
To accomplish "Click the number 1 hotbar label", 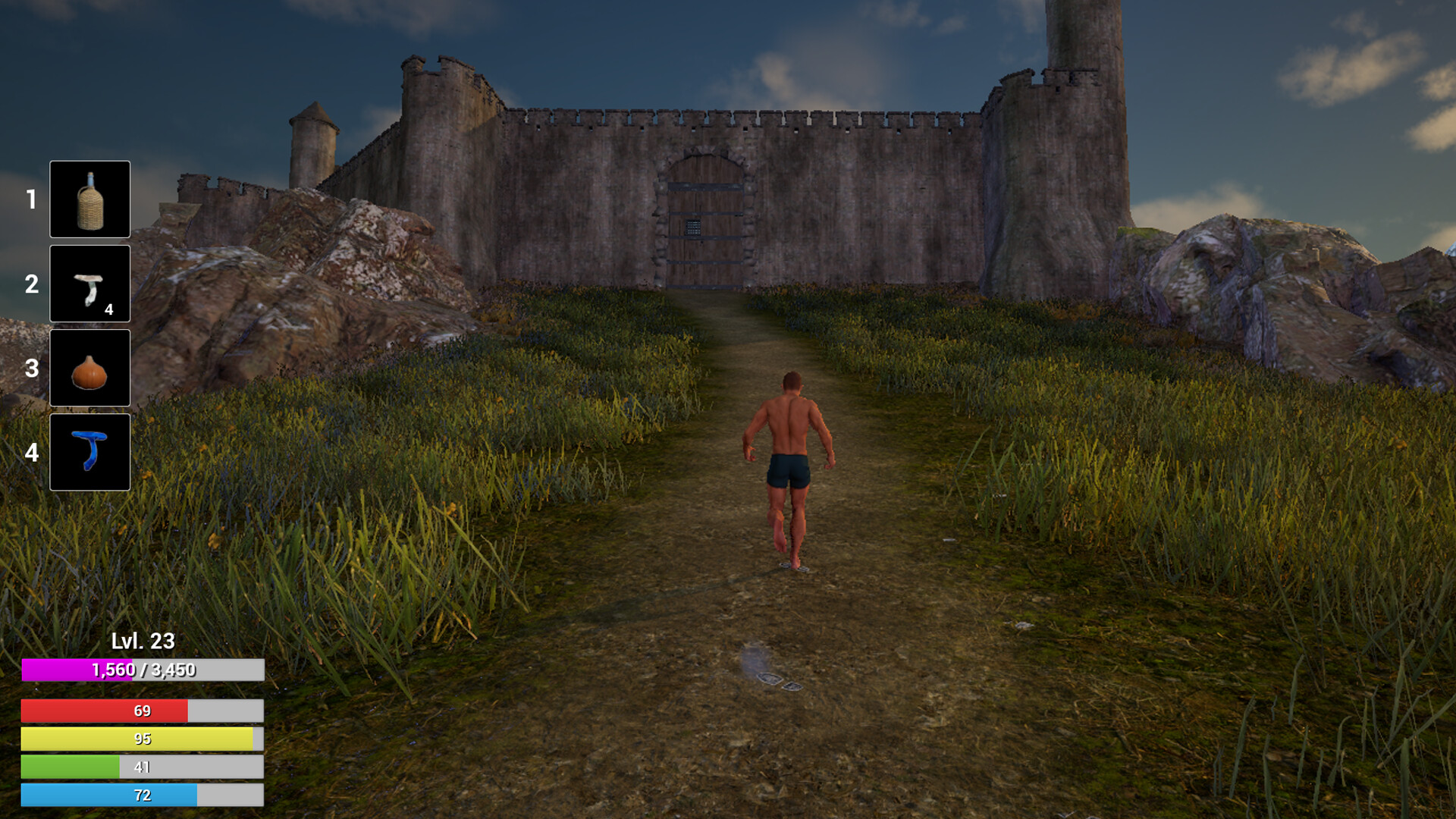I will (31, 199).
